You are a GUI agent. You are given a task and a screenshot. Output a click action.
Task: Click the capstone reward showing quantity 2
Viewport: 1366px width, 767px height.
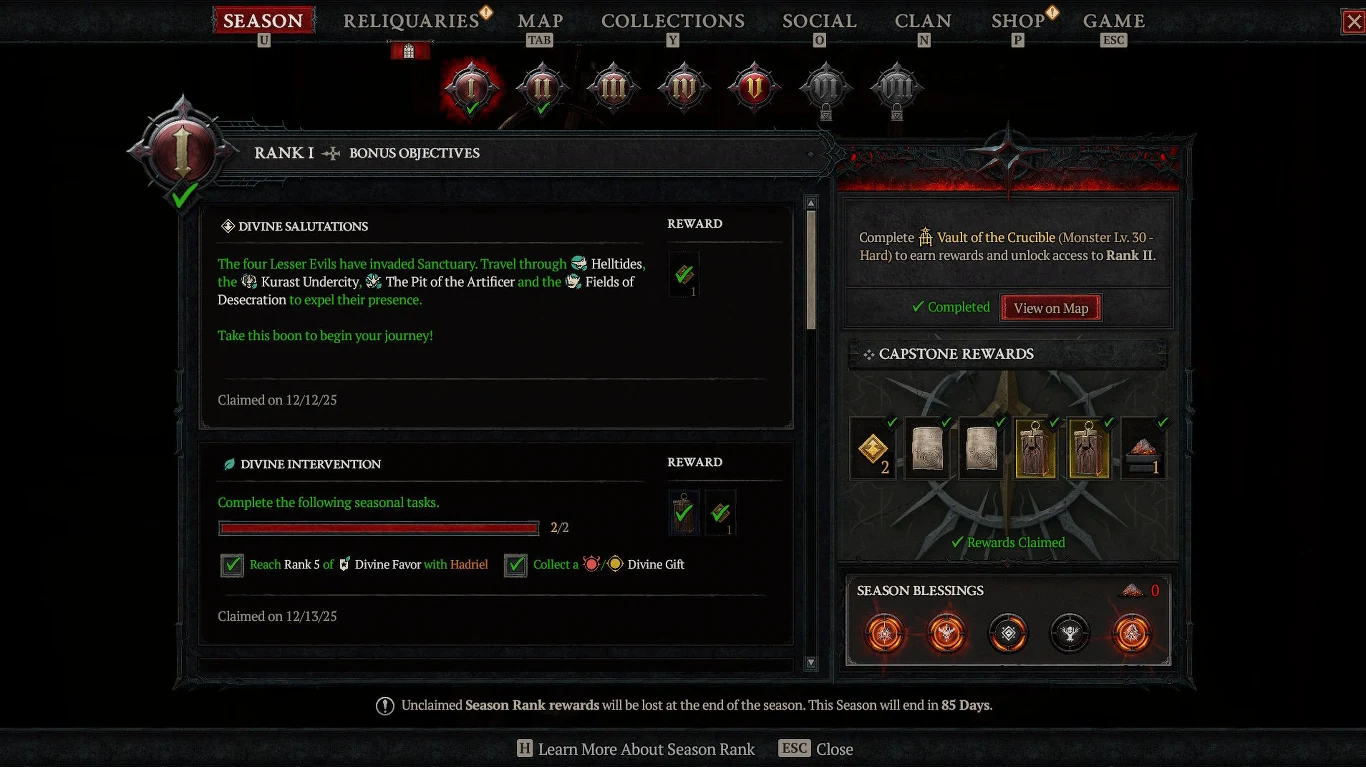[874, 449]
